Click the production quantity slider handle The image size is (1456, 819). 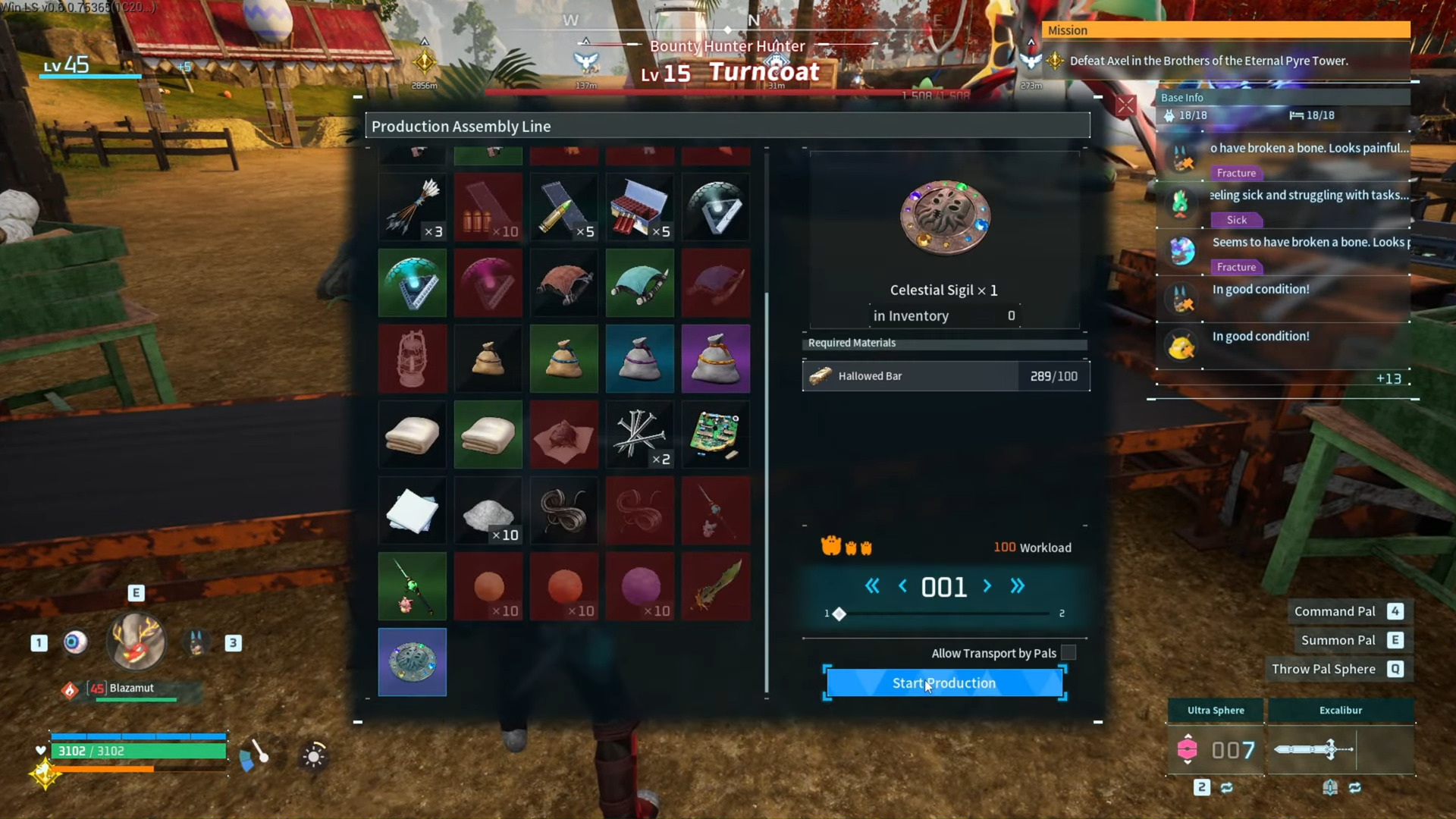[x=839, y=614]
